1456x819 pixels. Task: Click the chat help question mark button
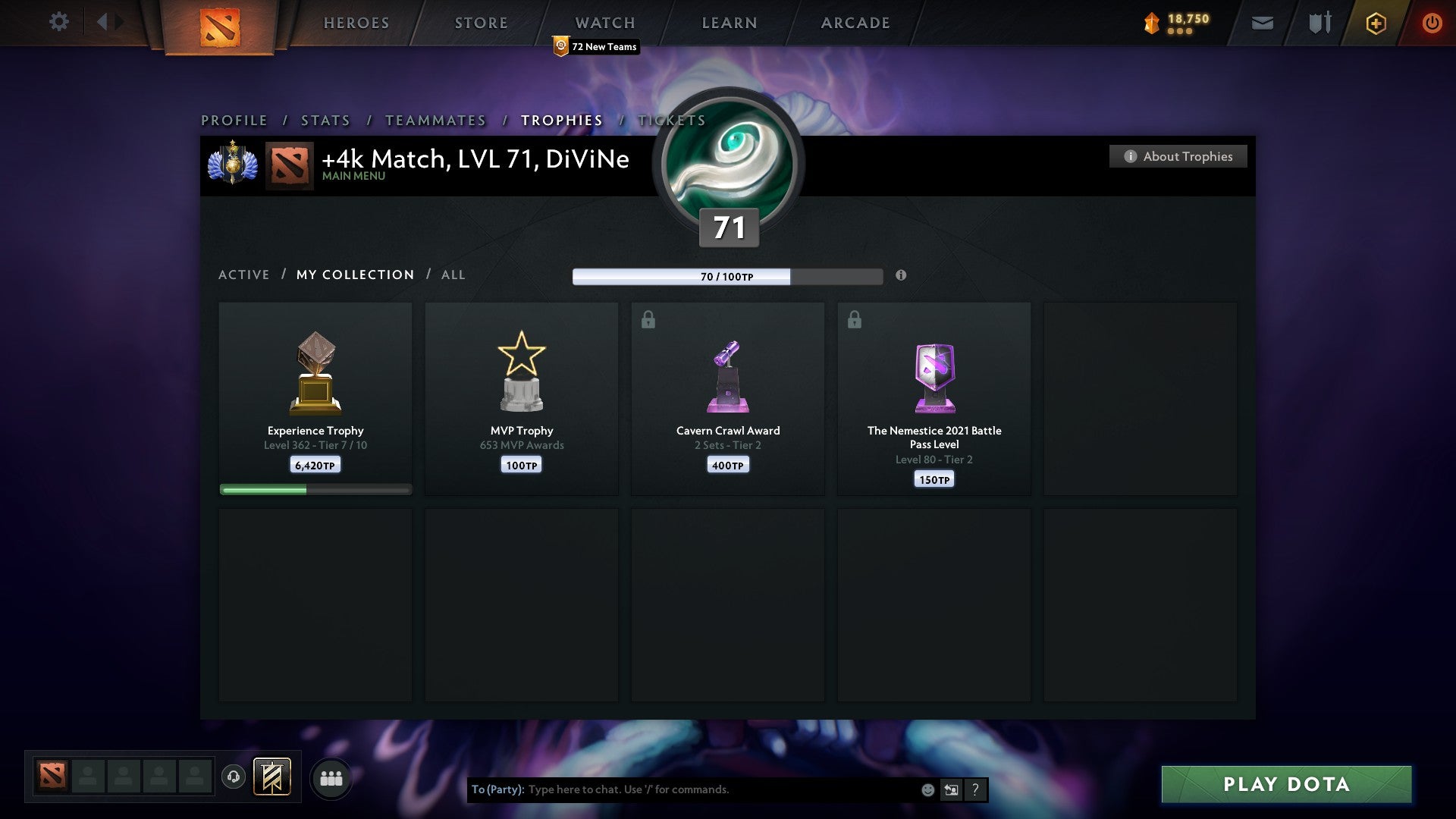tap(974, 789)
